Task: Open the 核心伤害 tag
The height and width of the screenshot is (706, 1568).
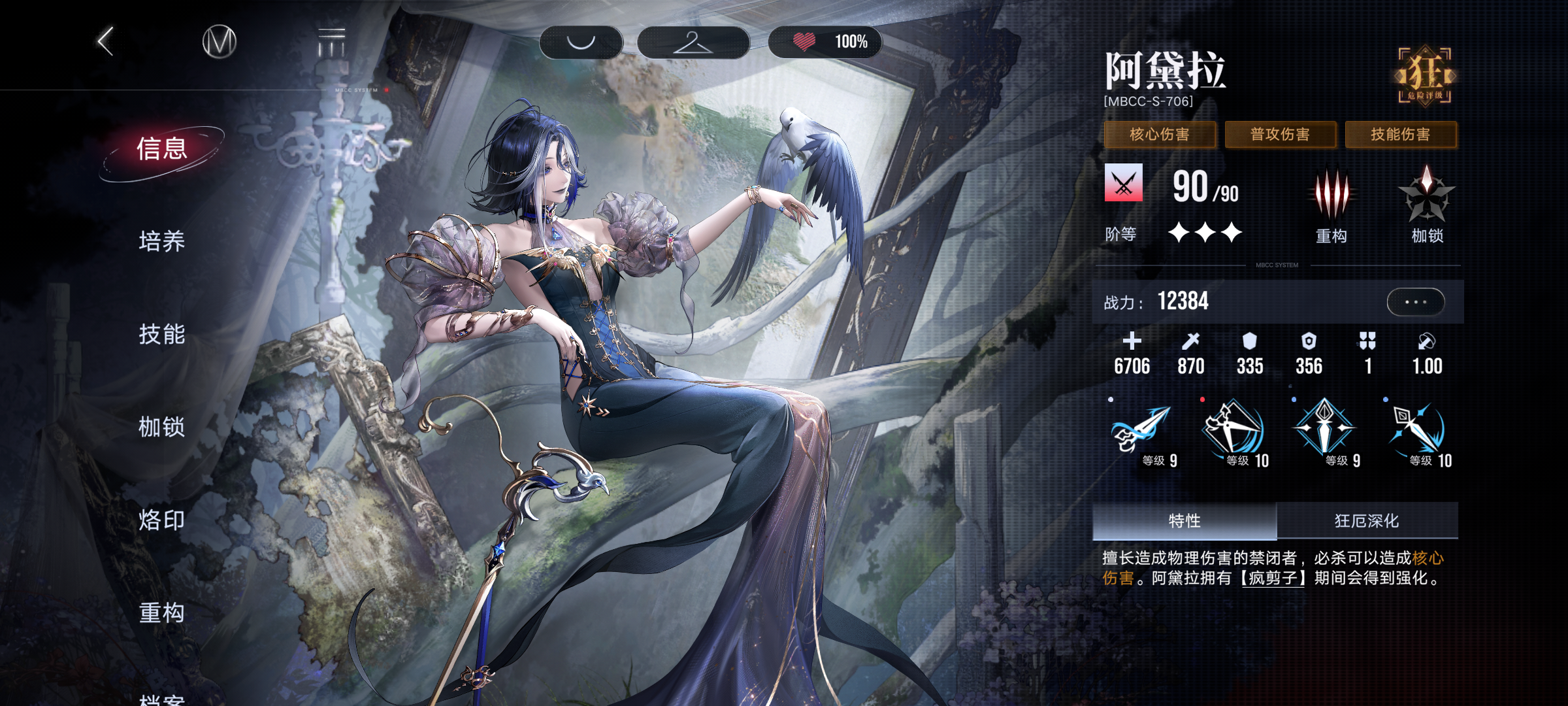Action: pyautogui.click(x=1160, y=135)
